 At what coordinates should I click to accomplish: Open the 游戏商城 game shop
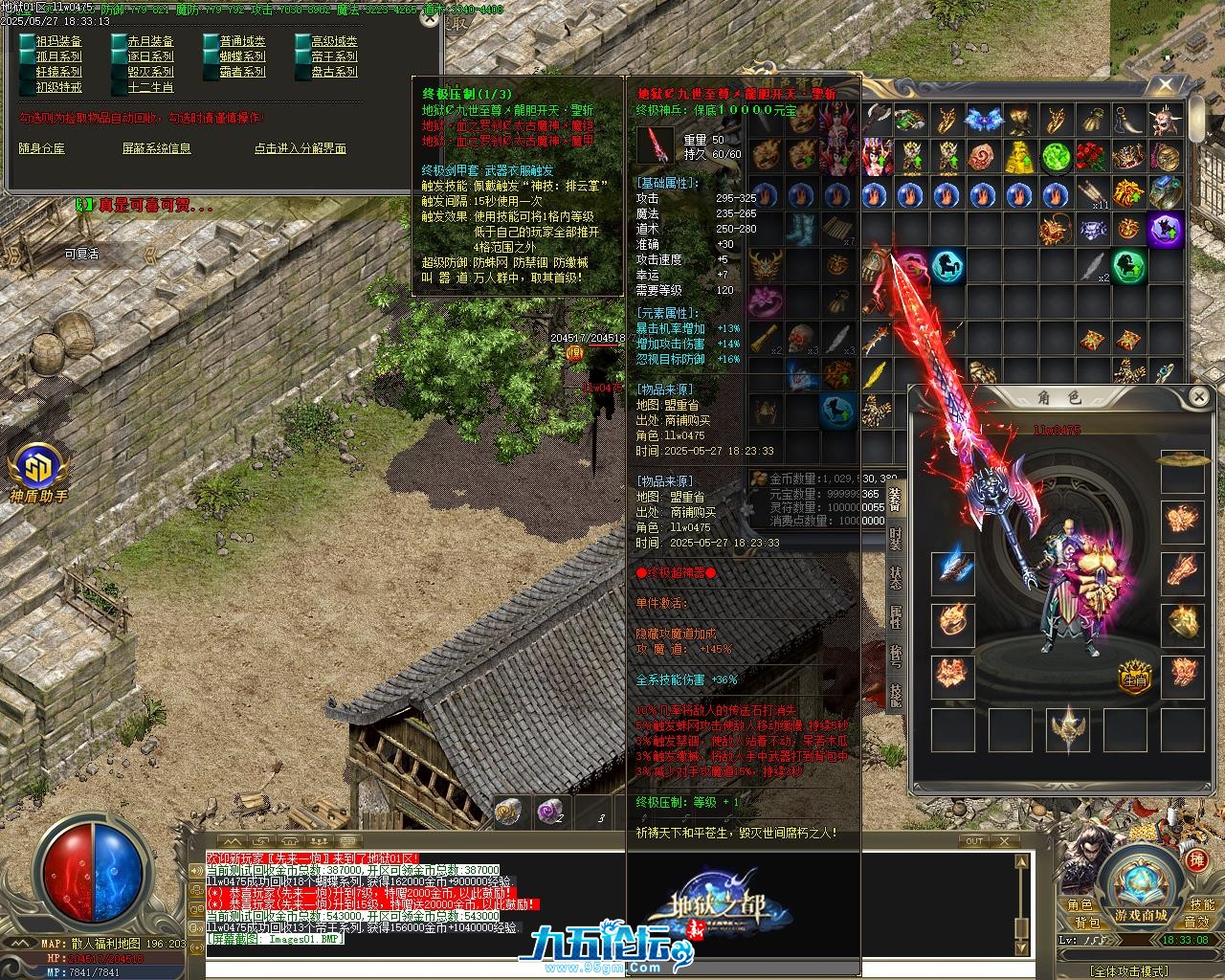click(x=1141, y=915)
